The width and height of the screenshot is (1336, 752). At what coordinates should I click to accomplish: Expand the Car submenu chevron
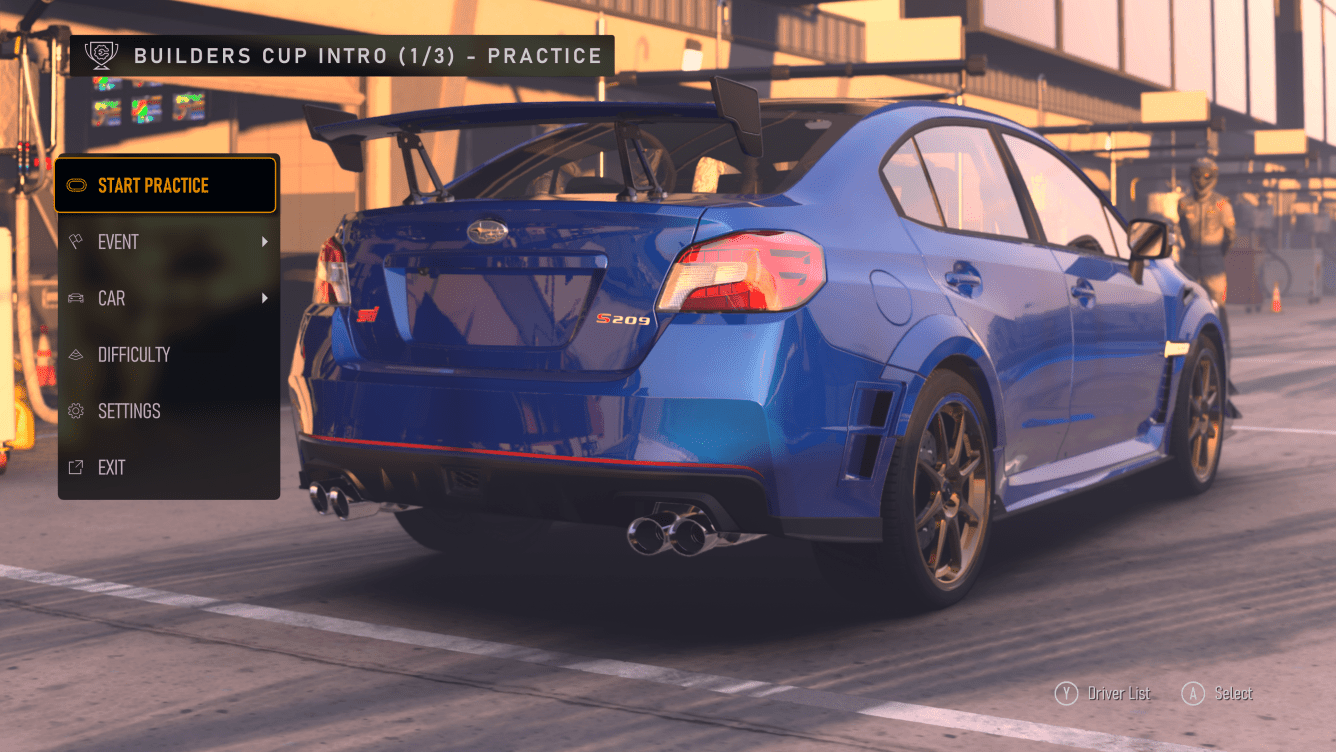click(265, 298)
